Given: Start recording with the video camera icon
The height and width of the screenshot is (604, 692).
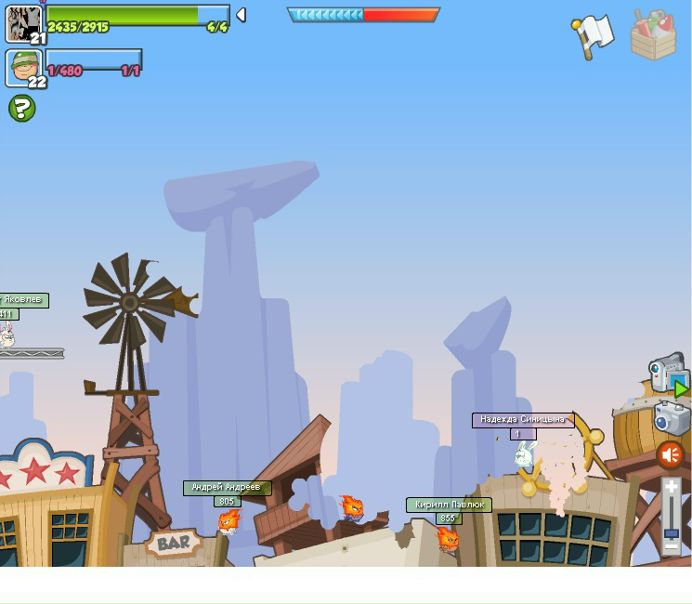Looking at the screenshot, I should [668, 373].
